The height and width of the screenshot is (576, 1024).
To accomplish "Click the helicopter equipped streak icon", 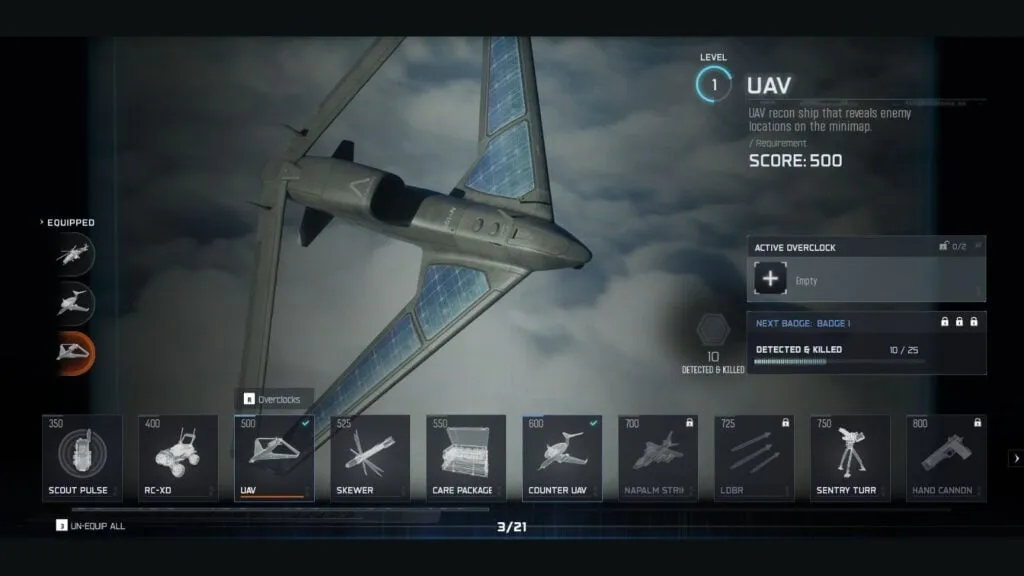I will click(75, 253).
